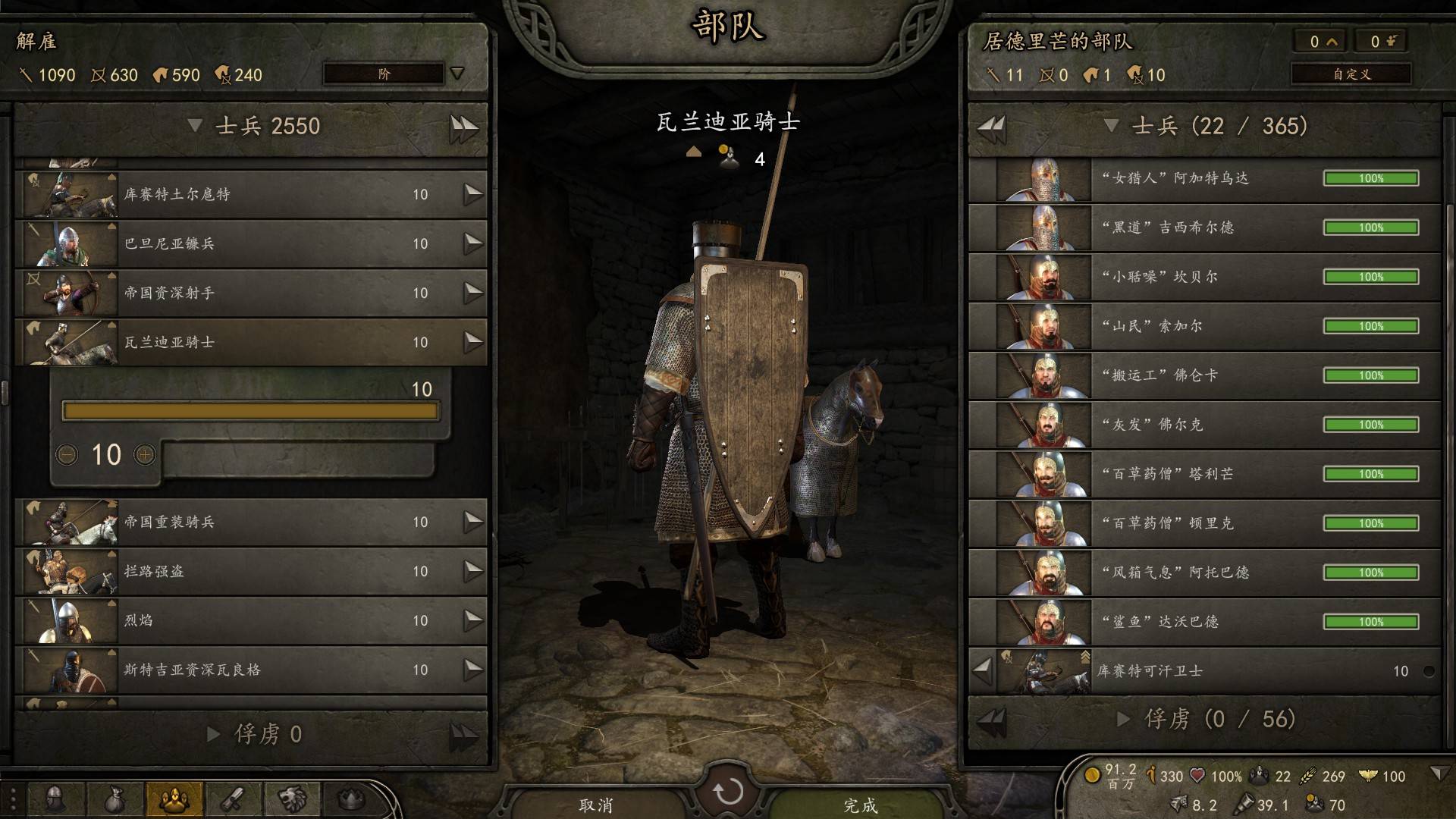Image resolution: width=1456 pixels, height=819 pixels.
Task: Select companion “女猎人”阿加特乌达
Action: pyautogui.click(x=1204, y=178)
